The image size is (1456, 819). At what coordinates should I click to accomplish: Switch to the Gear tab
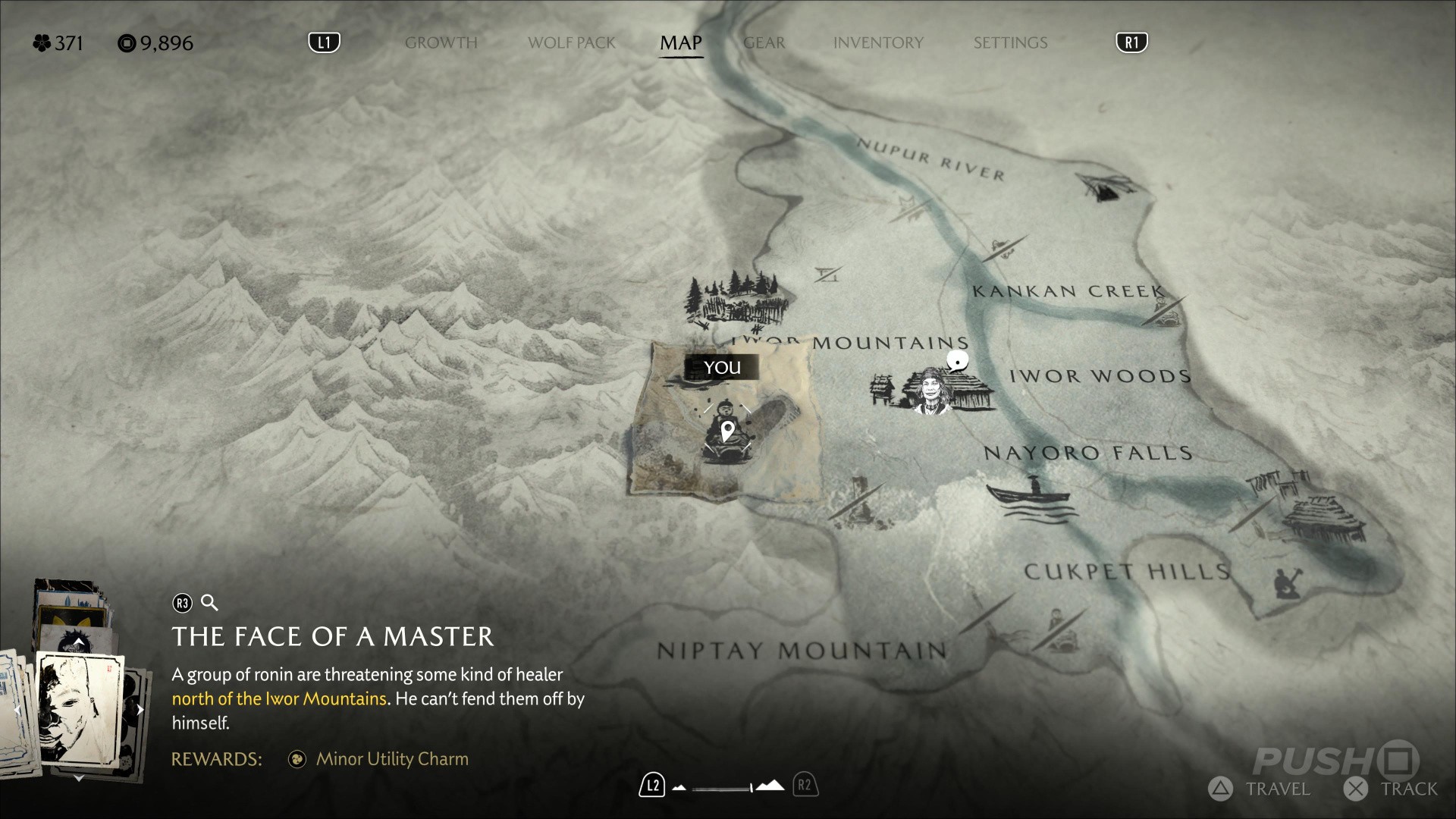[x=764, y=43]
